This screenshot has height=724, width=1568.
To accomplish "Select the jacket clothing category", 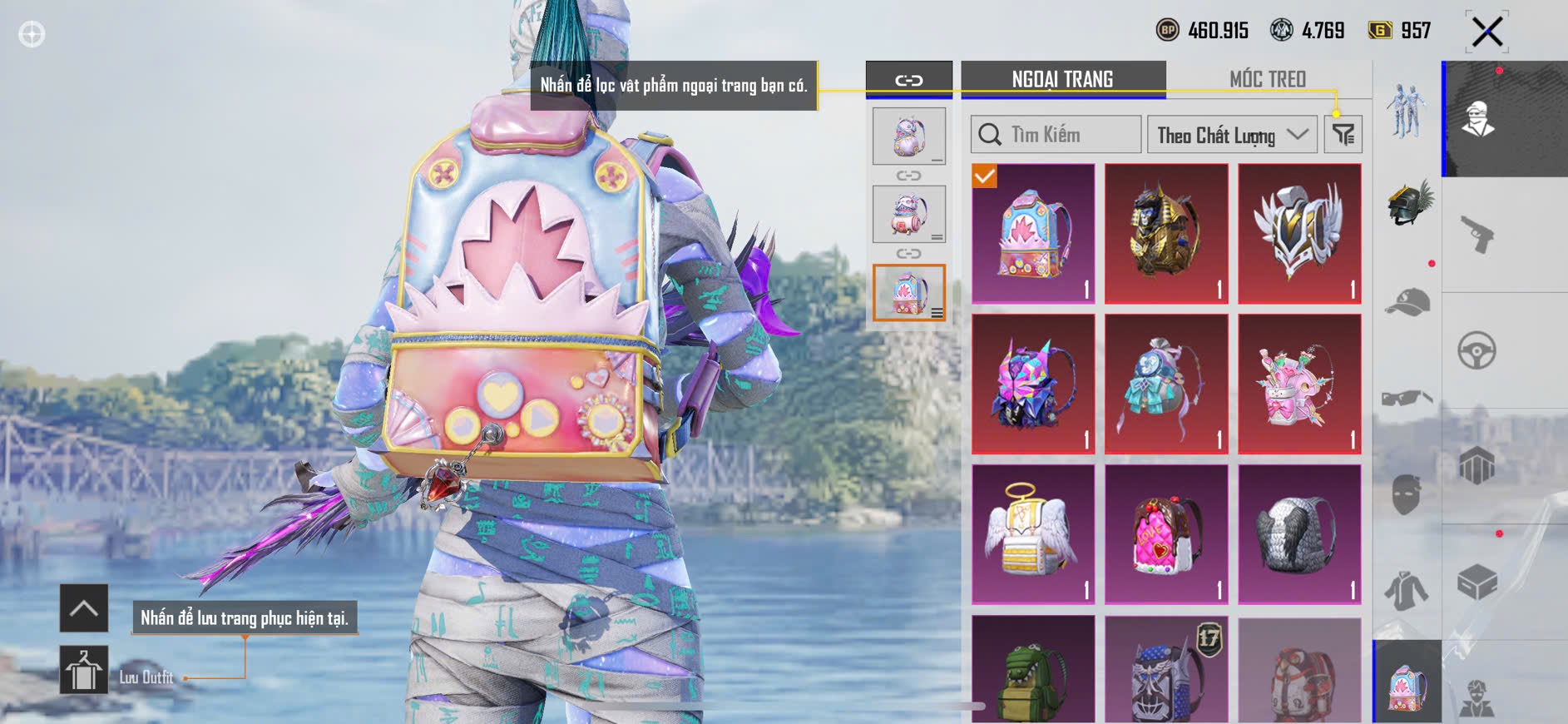I will click(x=1407, y=590).
